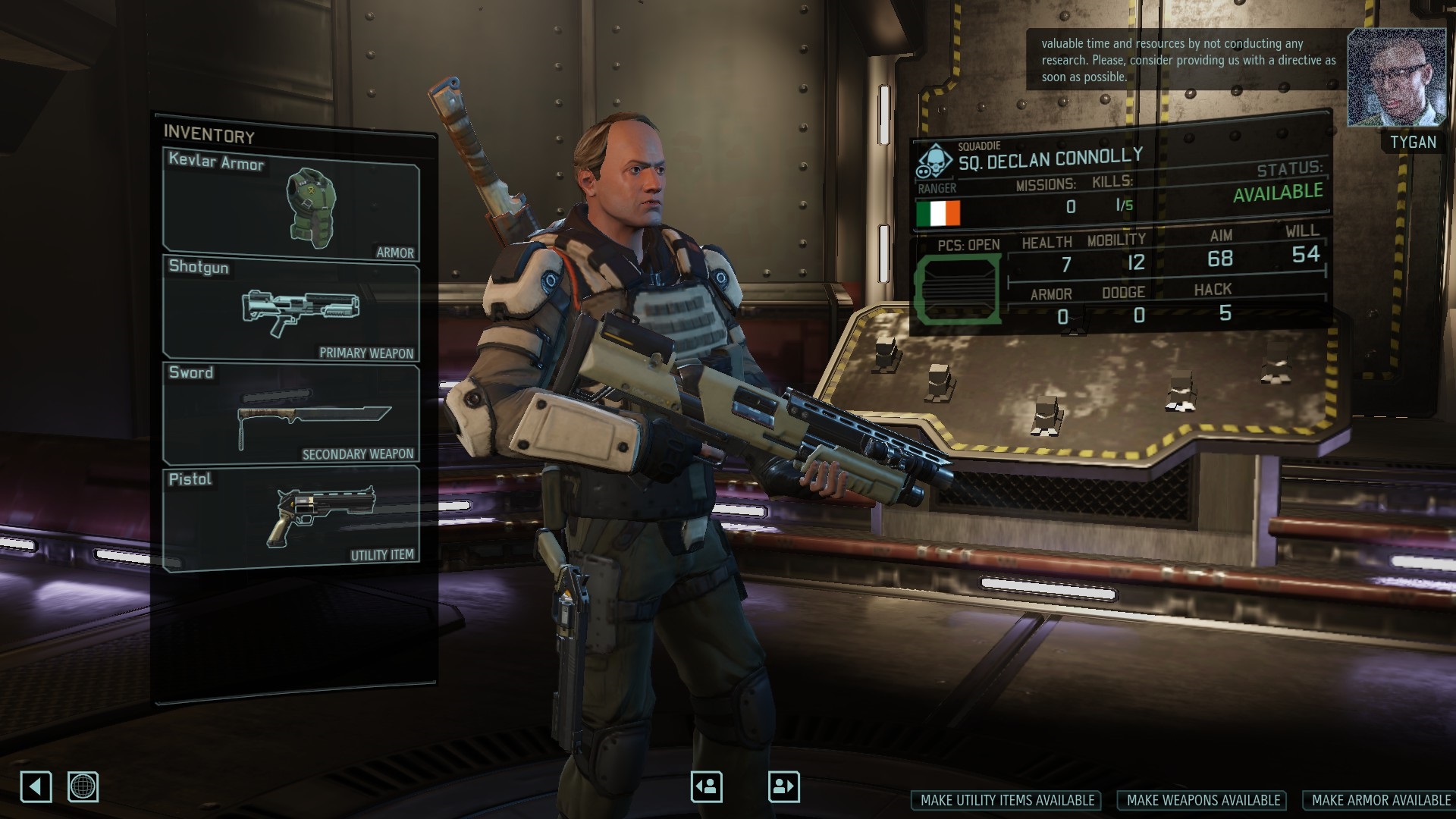
Task: Open the Shotgun primary weapon slot
Action: click(291, 308)
